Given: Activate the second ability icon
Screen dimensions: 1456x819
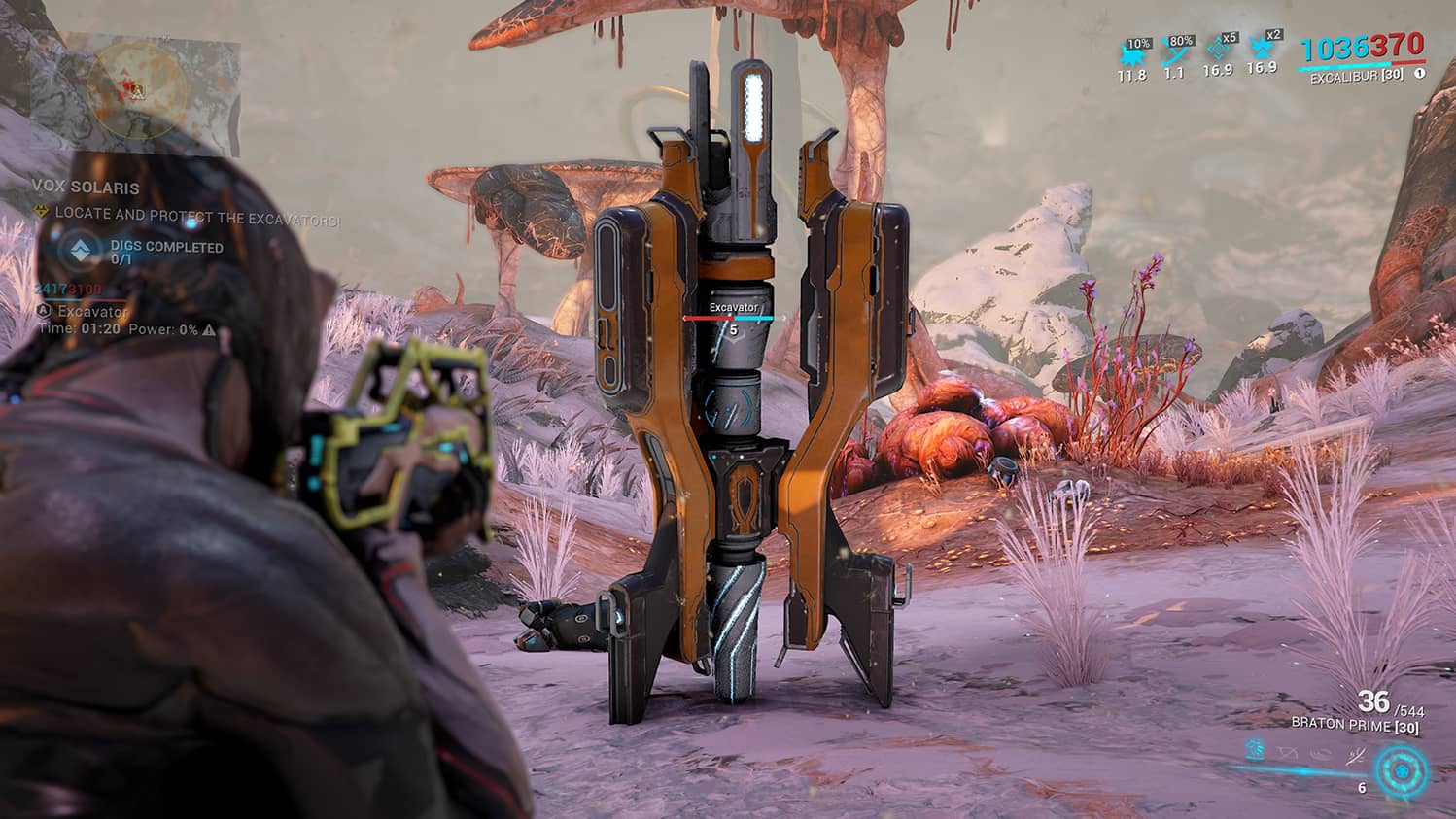Looking at the screenshot, I should [1285, 751].
